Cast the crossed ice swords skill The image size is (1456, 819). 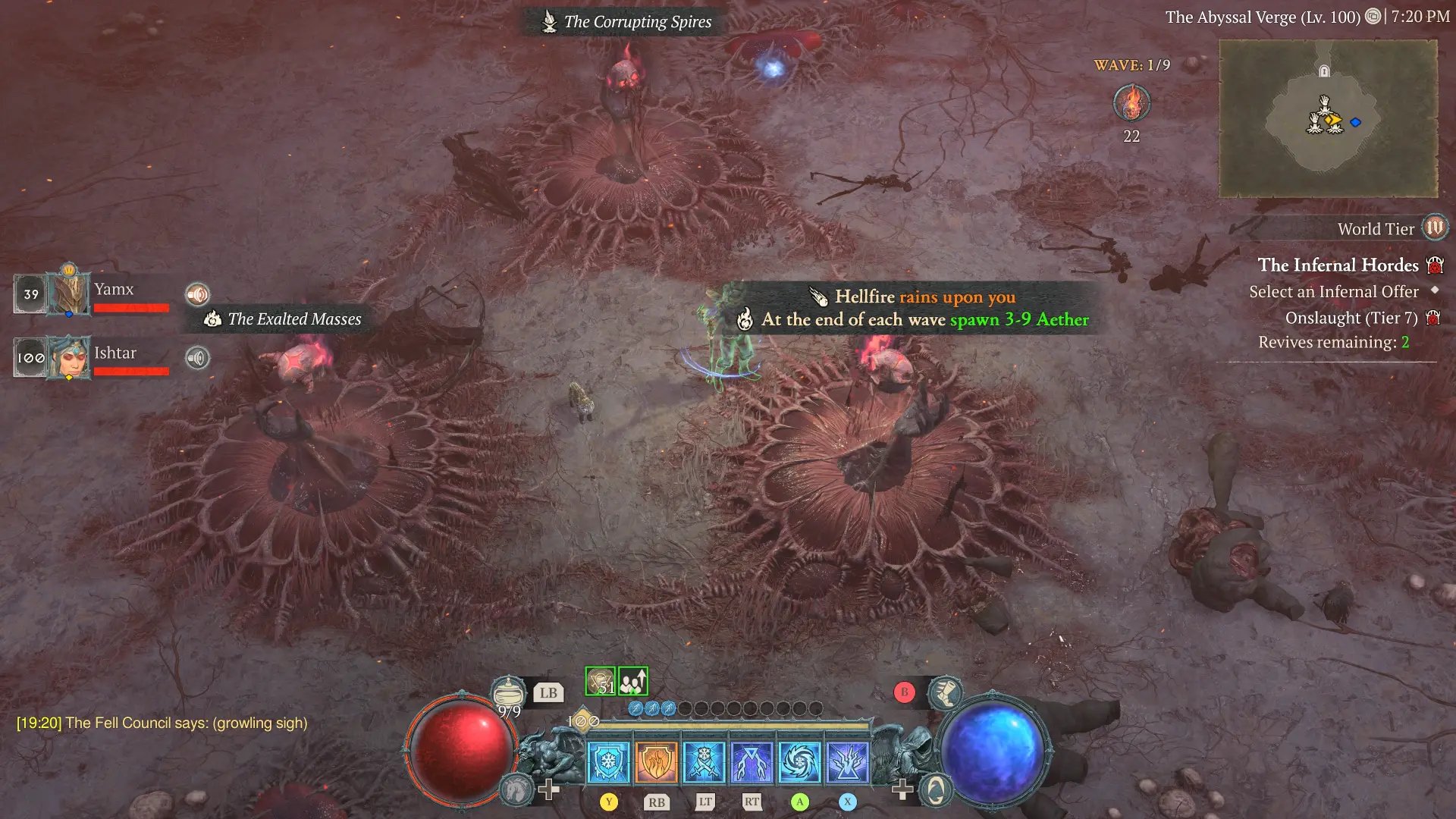704,761
